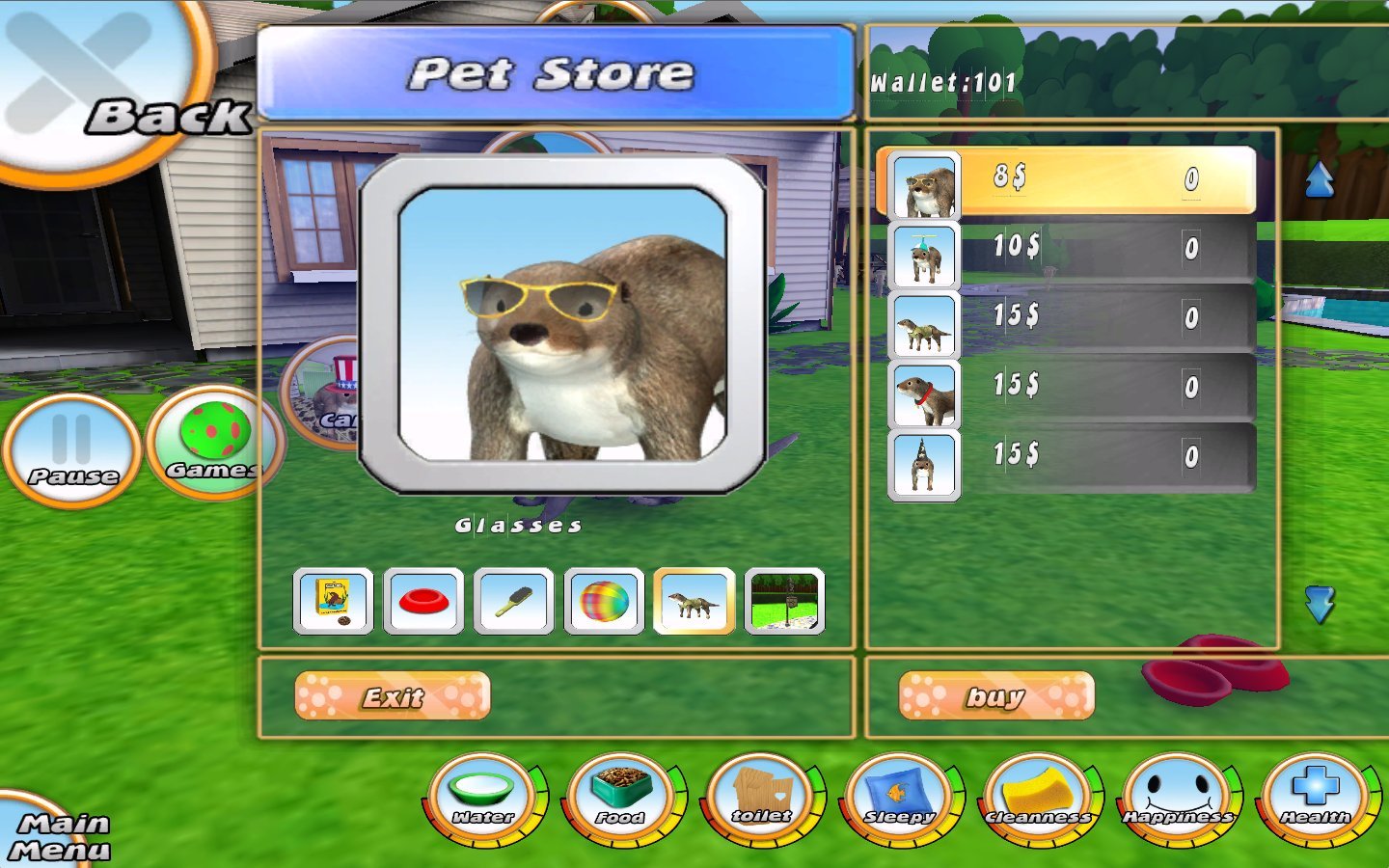Image resolution: width=1389 pixels, height=868 pixels.
Task: Pause the game
Action: coord(71,450)
